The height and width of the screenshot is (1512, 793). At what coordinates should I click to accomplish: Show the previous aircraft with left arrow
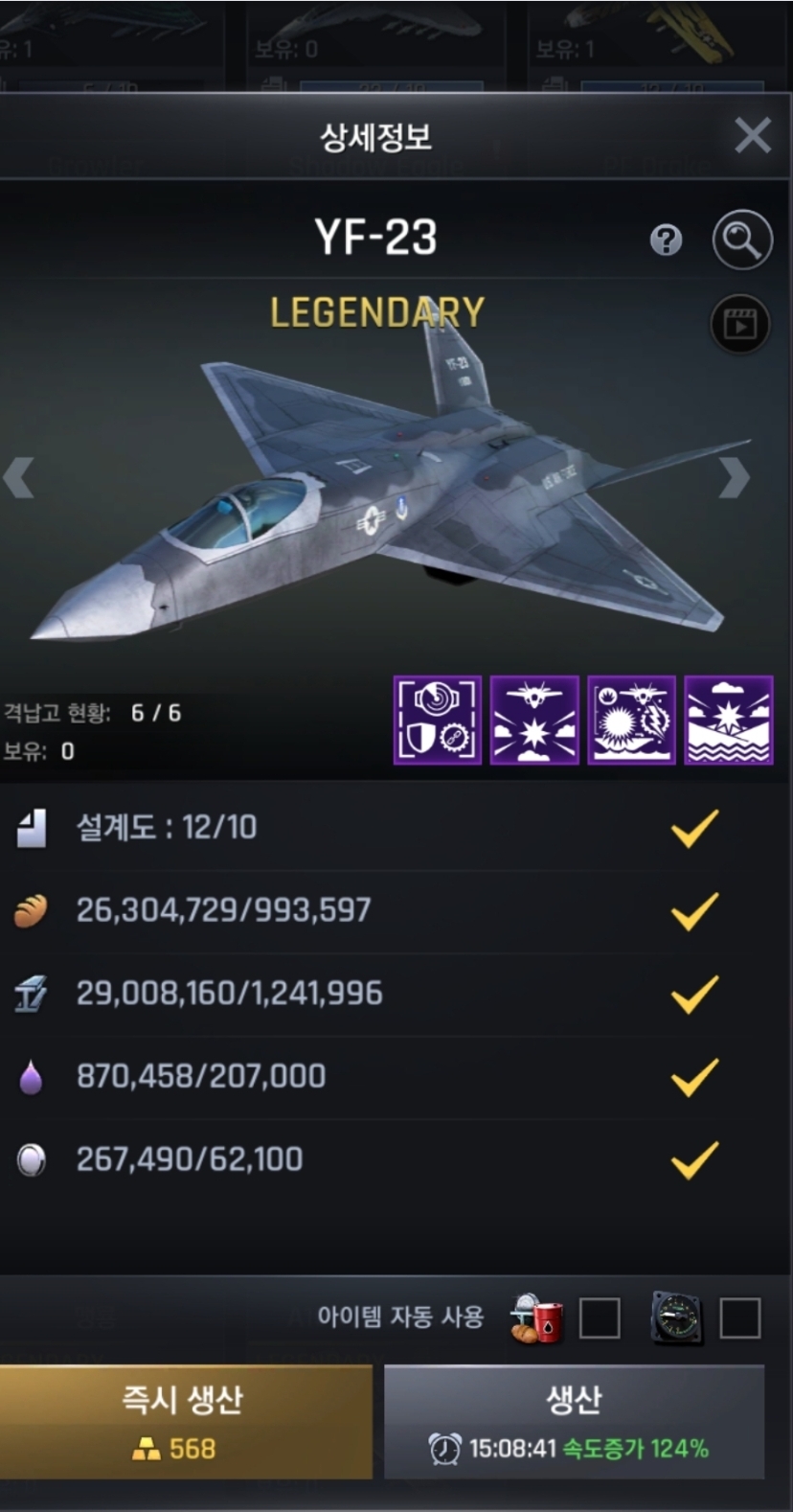(19, 477)
